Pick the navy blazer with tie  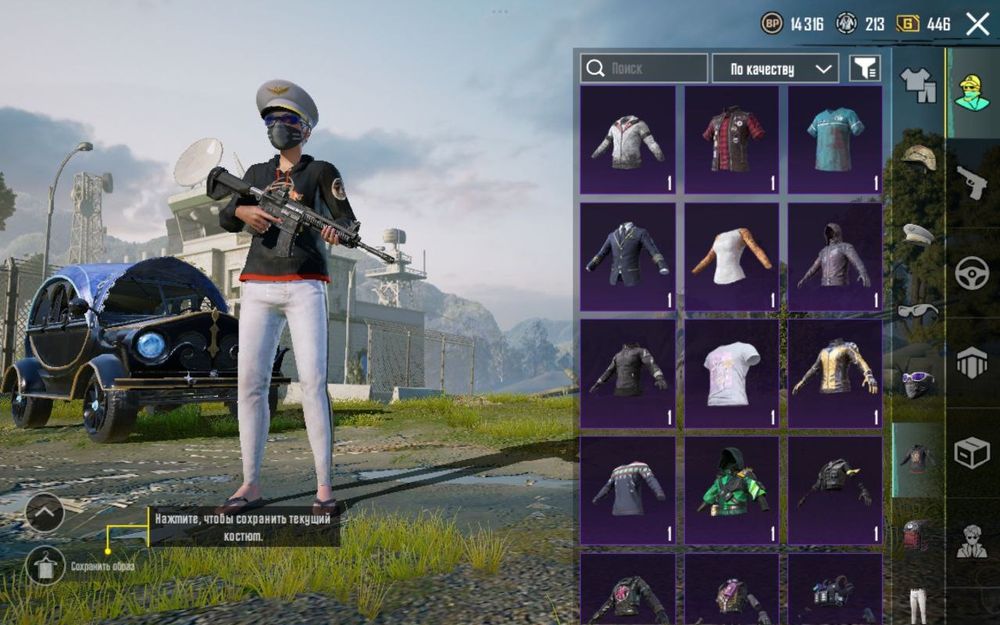[x=628, y=256]
